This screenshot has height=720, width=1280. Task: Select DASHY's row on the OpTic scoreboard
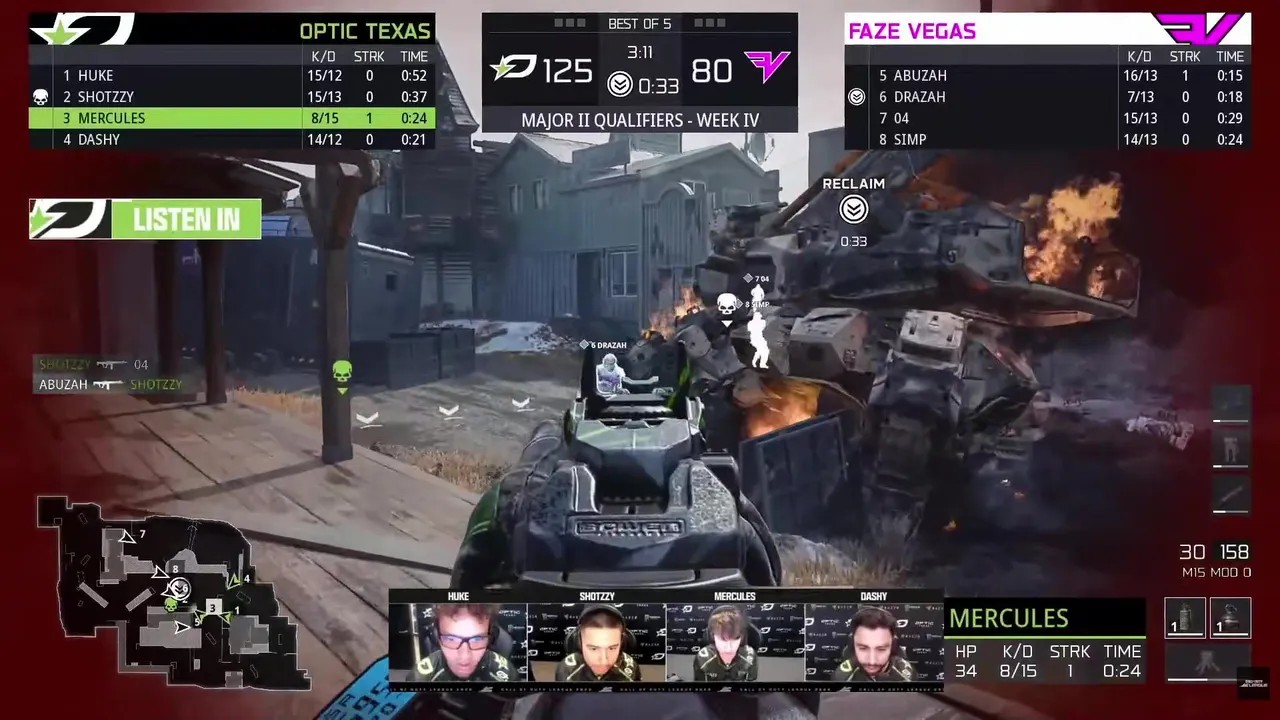coord(232,140)
